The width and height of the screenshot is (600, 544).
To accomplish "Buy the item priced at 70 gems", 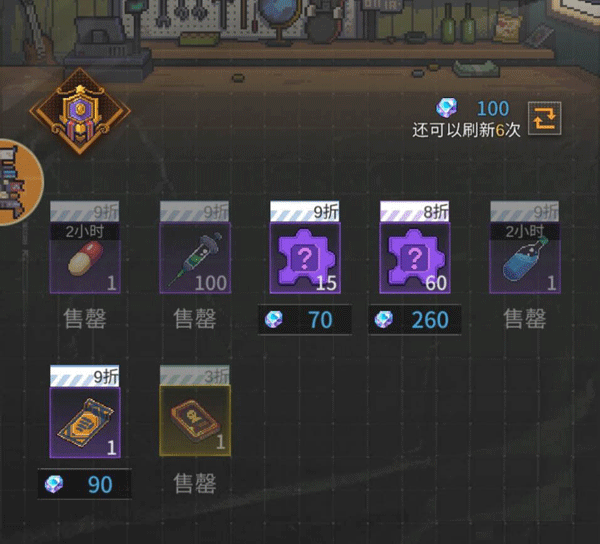I will pos(305,320).
